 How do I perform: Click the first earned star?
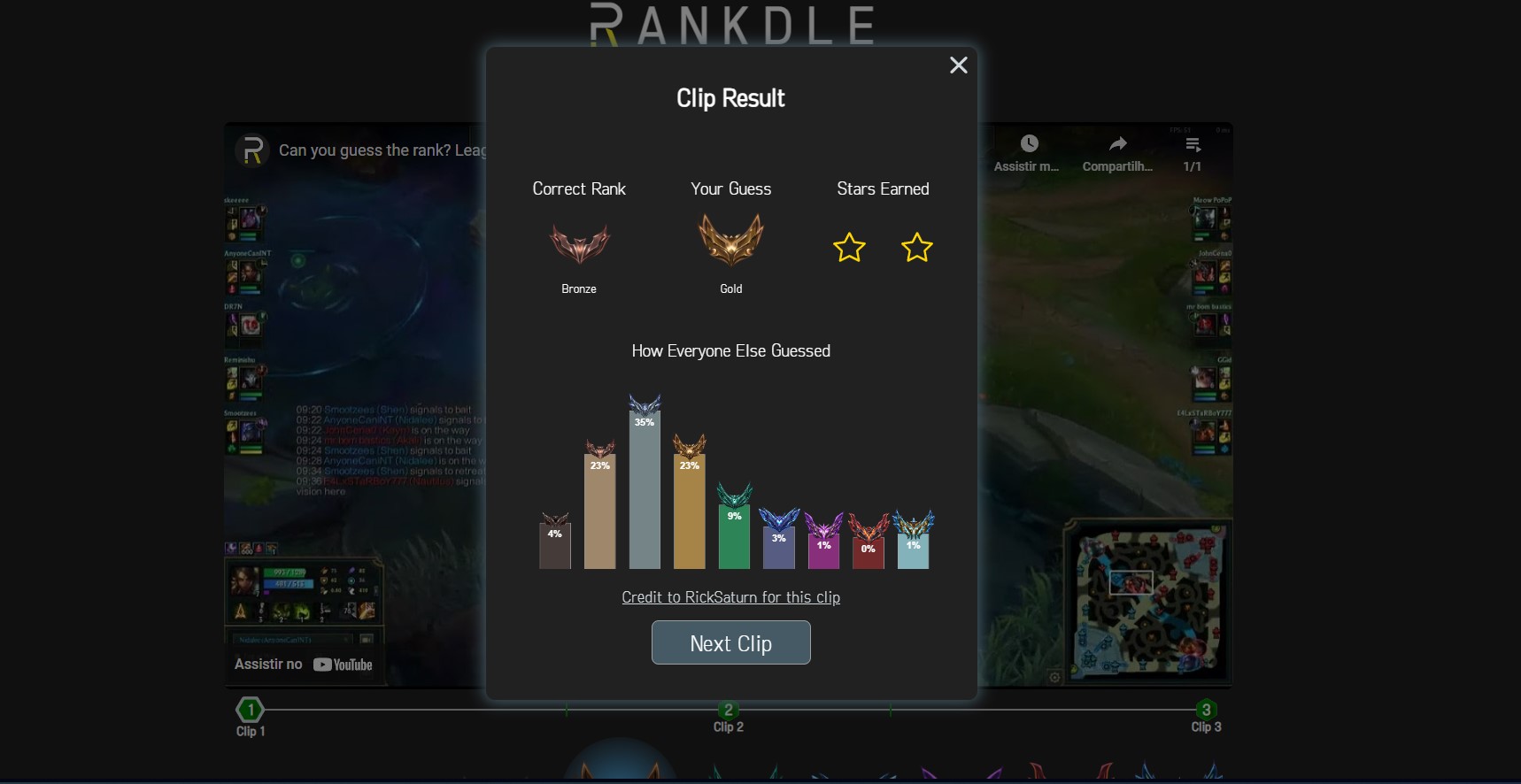[848, 249]
